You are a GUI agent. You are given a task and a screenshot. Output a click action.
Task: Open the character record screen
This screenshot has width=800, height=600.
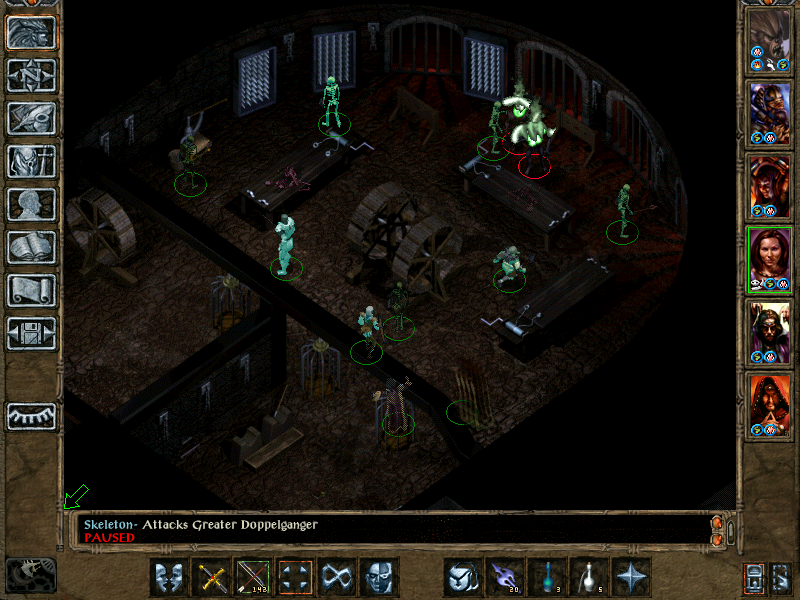pyautogui.click(x=32, y=204)
